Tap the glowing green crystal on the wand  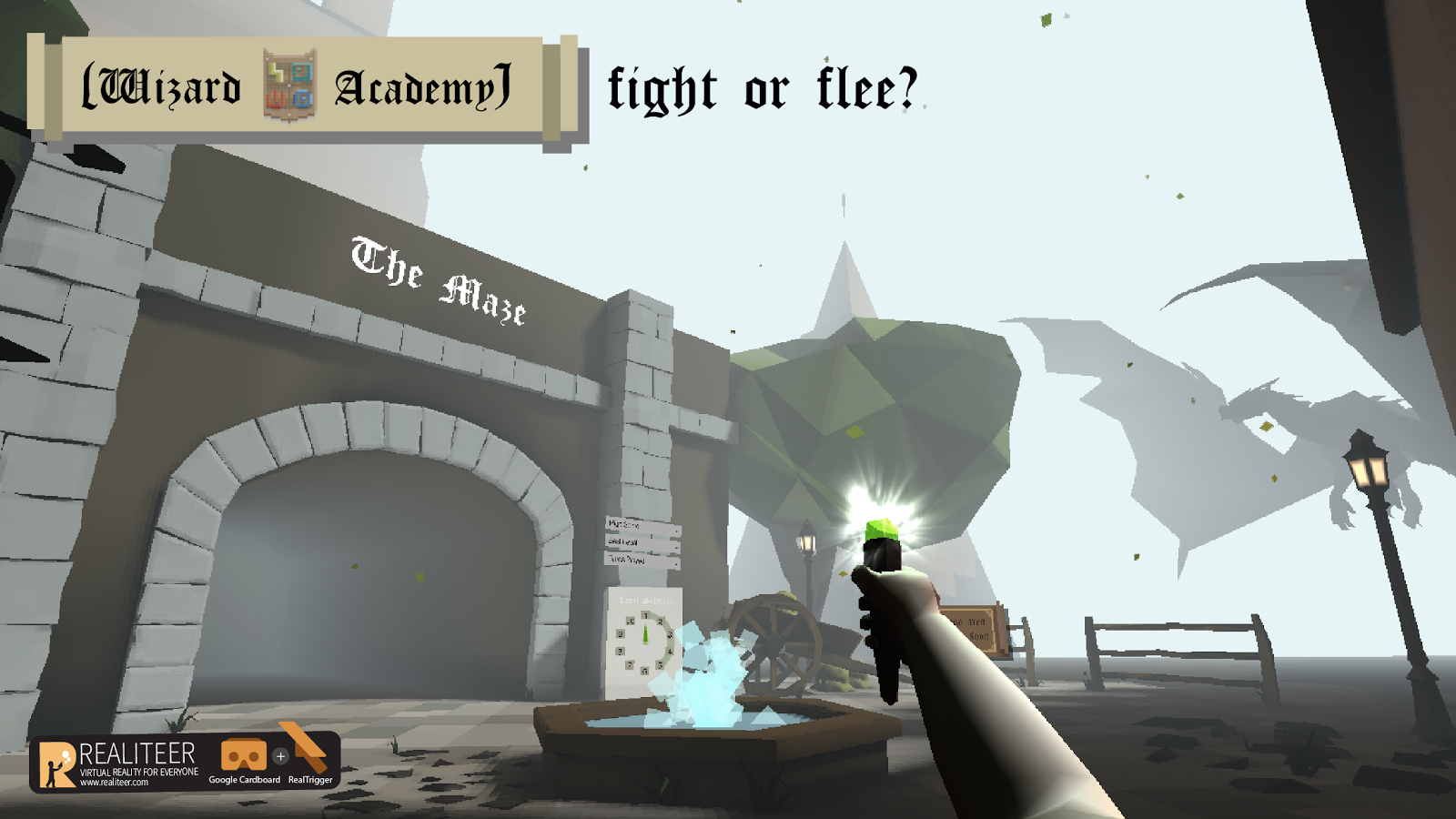(880, 531)
